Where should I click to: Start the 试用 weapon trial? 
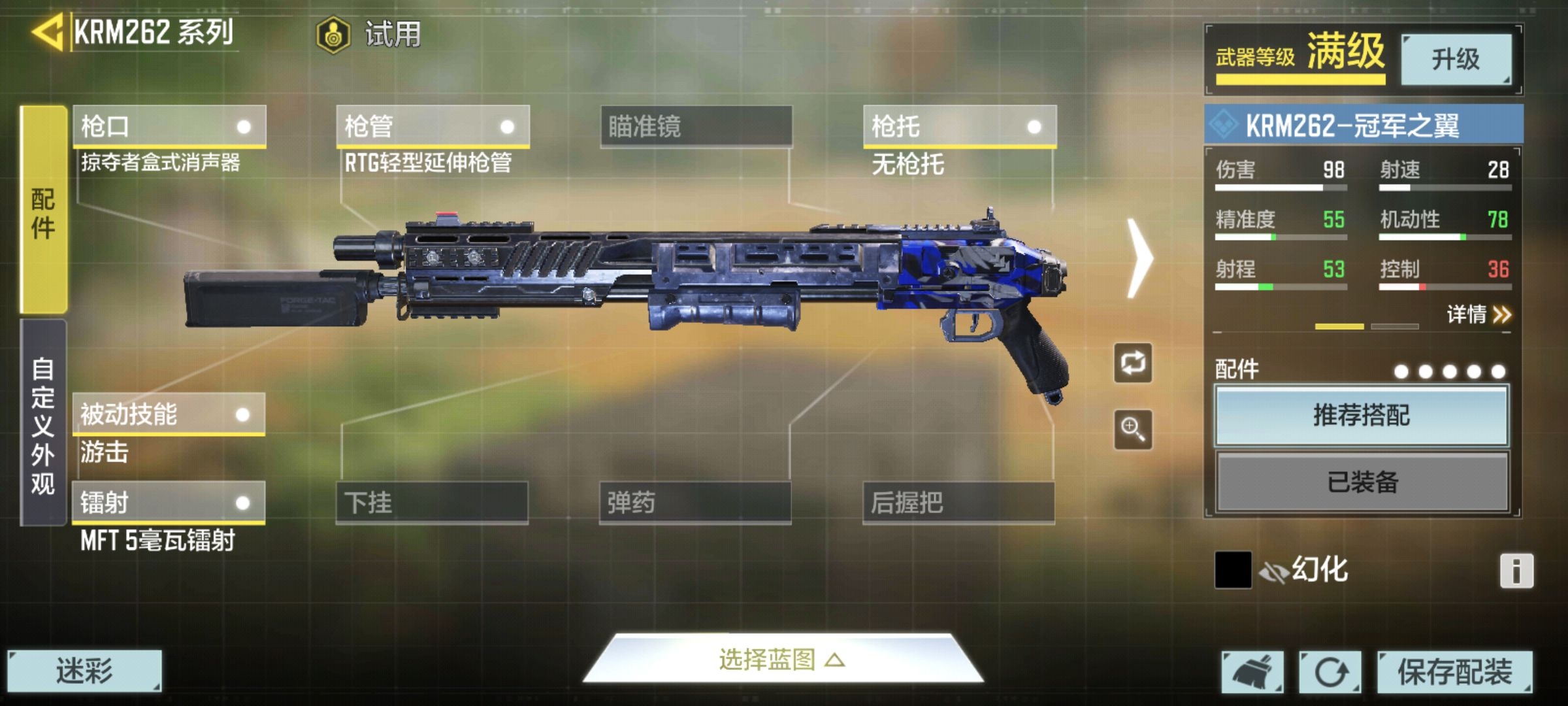pos(370,34)
